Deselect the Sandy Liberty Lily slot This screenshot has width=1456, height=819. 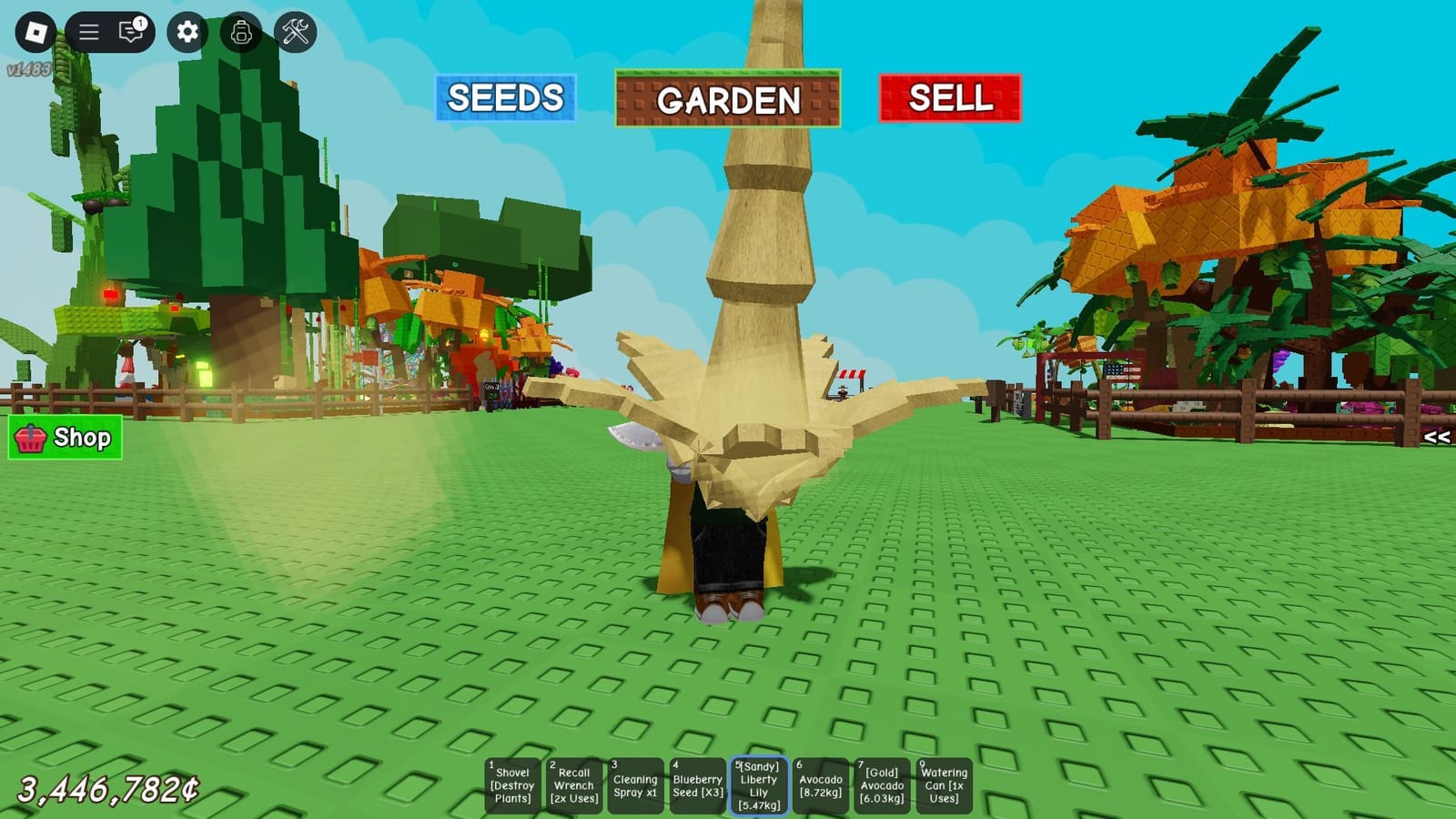757,784
